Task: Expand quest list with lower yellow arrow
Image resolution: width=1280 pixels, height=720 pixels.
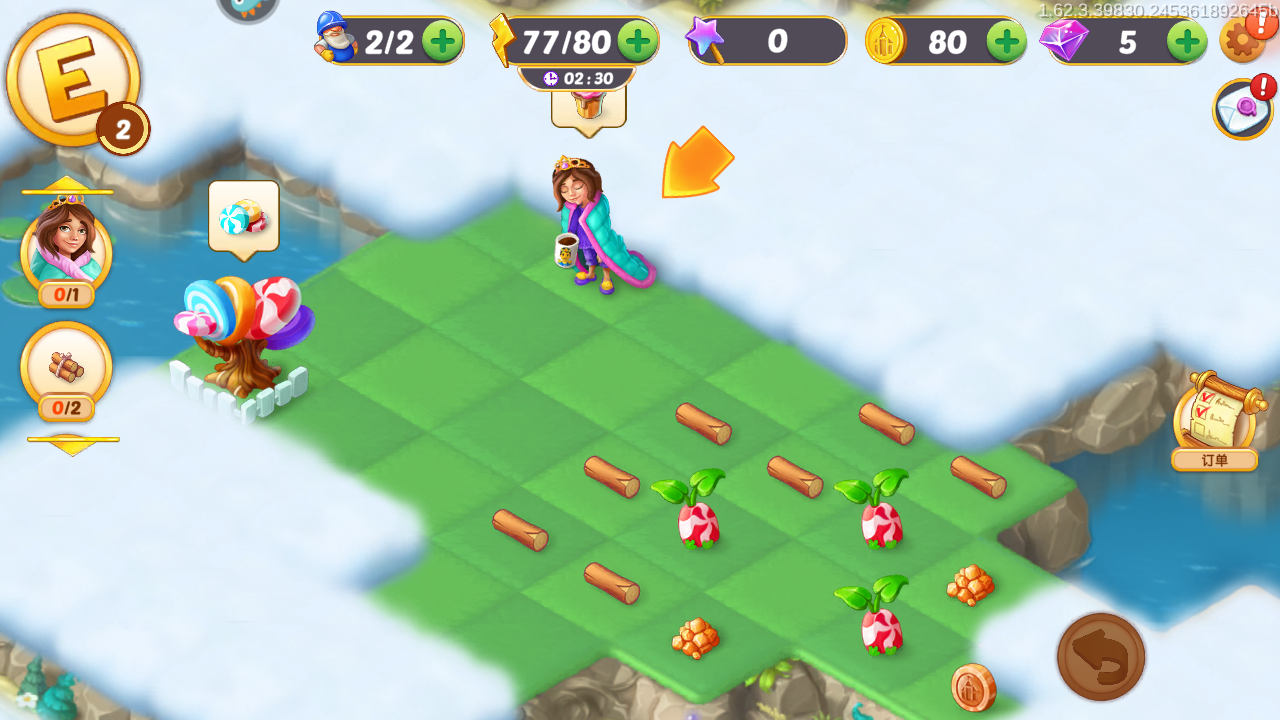Action: [72, 445]
